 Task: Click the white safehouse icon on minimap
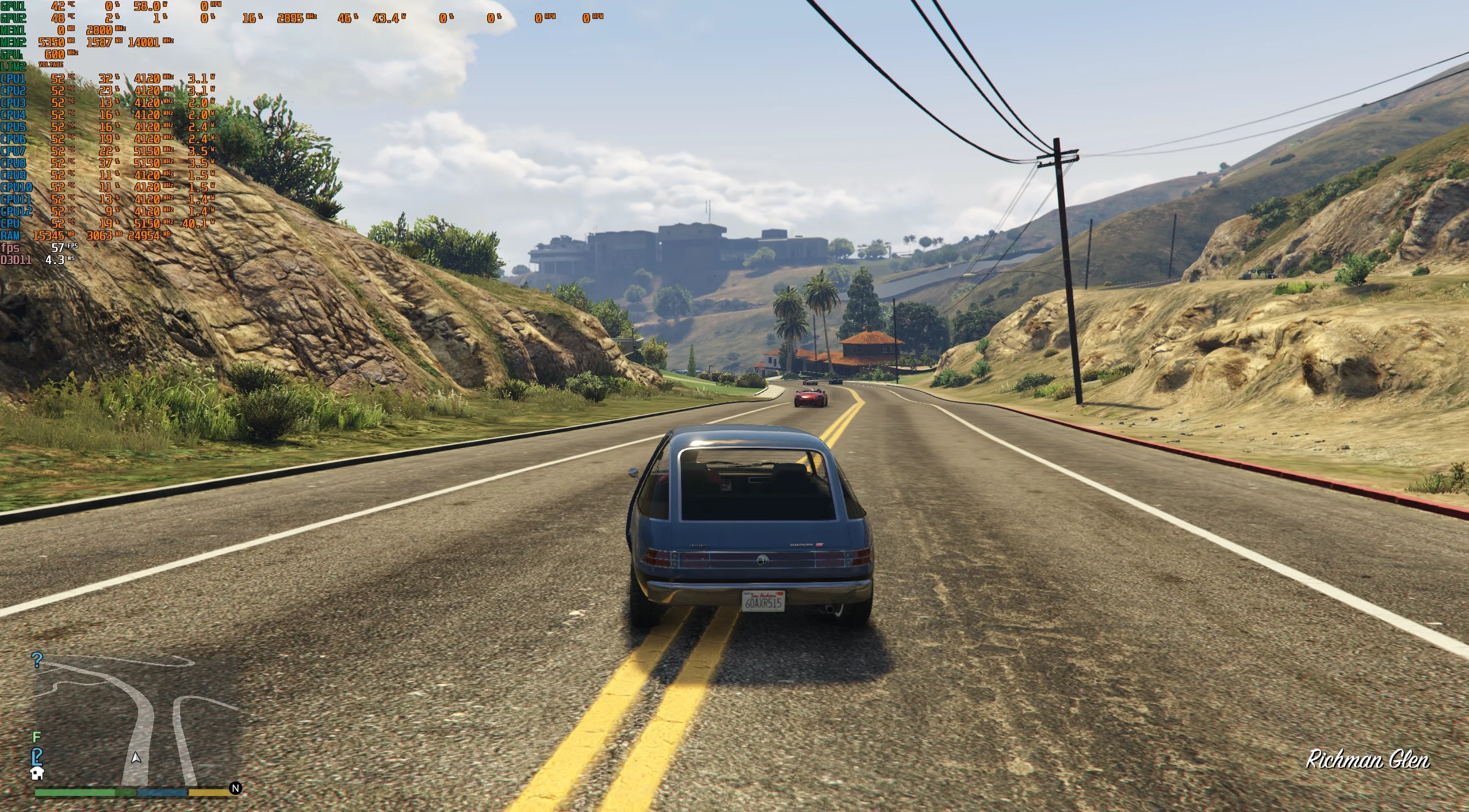coord(37,773)
